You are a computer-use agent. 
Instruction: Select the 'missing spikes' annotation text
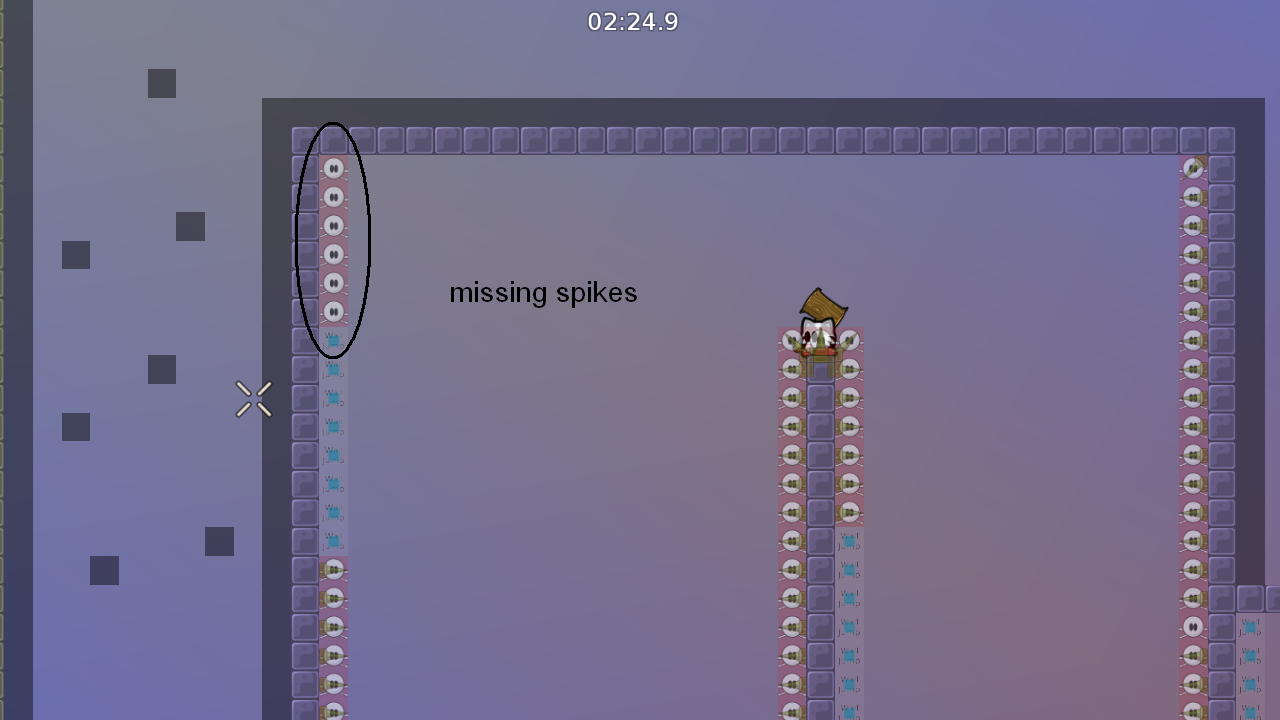point(543,293)
